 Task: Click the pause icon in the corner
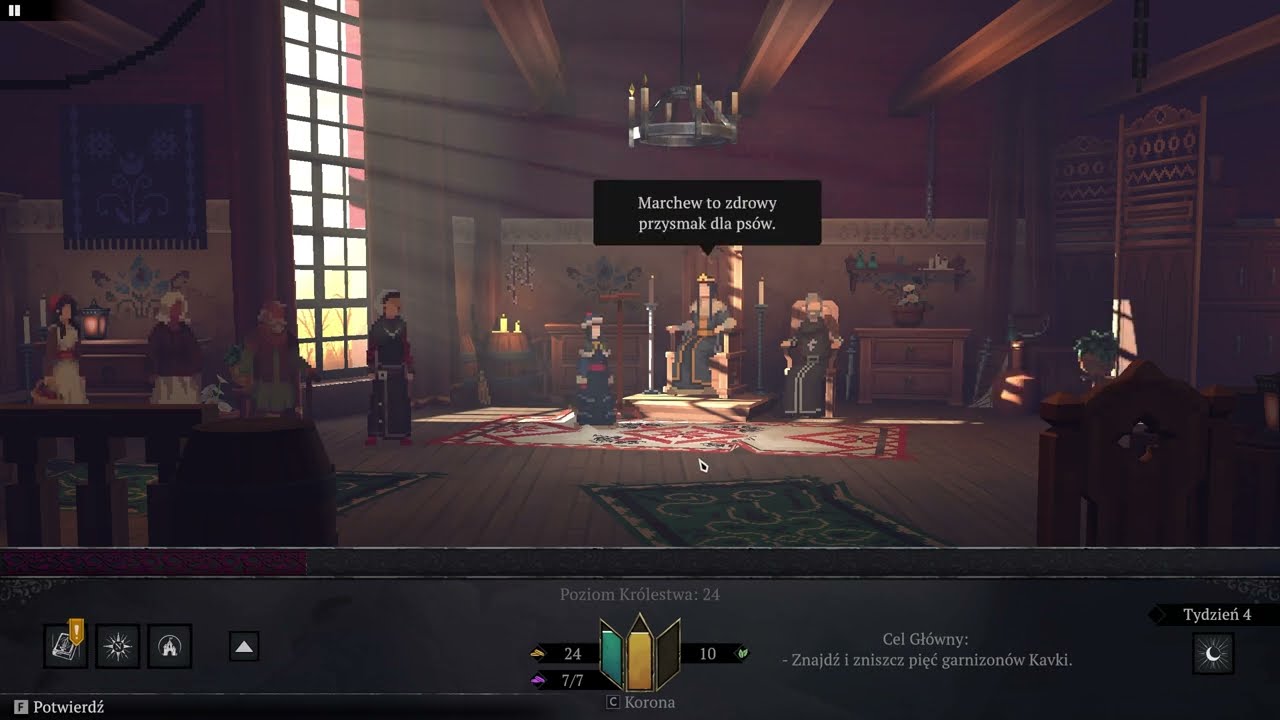point(15,10)
